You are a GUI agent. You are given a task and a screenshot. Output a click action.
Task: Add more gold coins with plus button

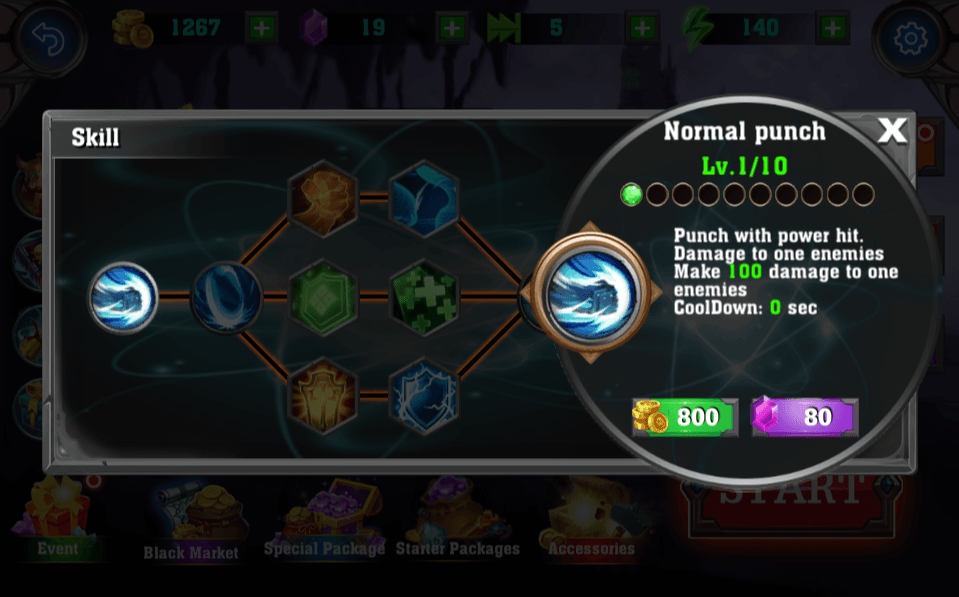click(262, 28)
